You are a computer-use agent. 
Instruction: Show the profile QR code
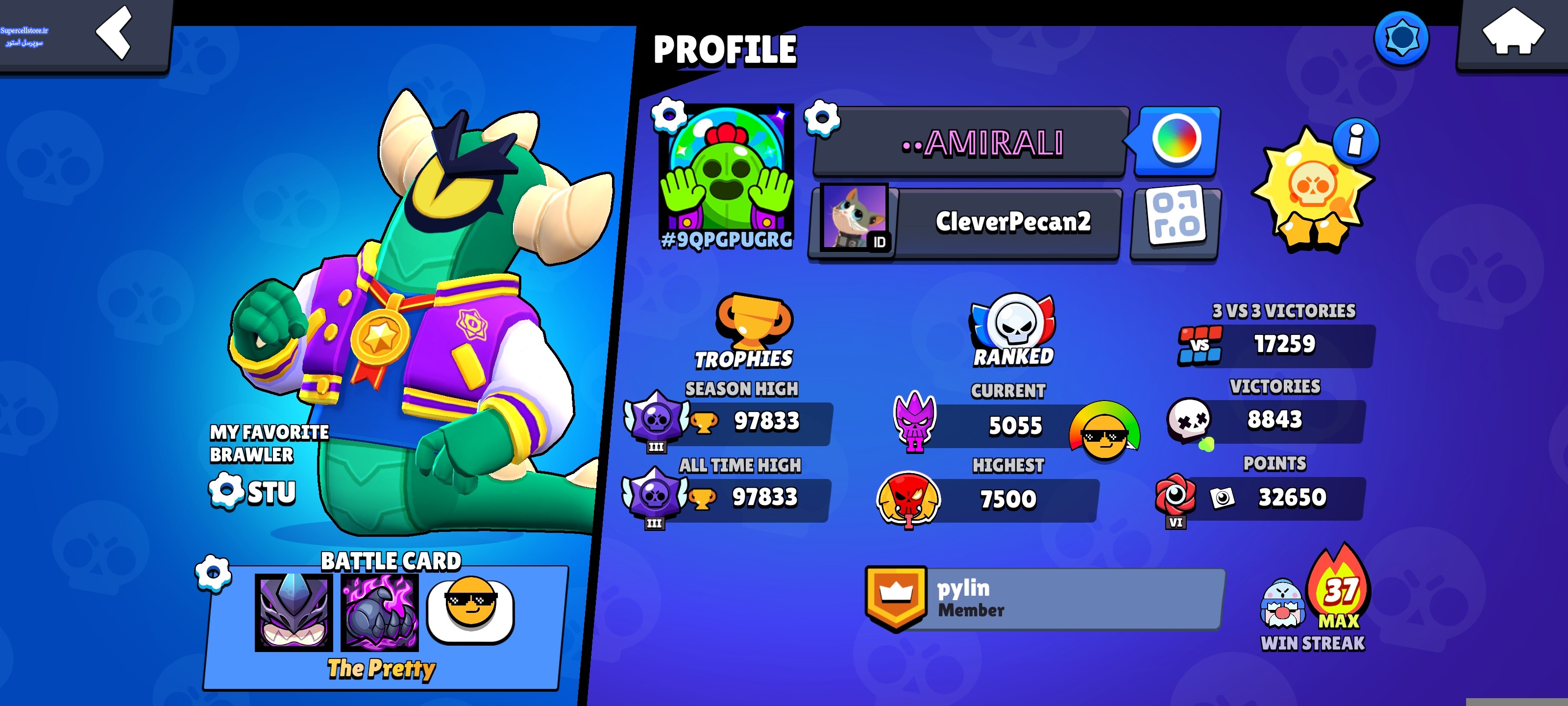(x=1176, y=222)
